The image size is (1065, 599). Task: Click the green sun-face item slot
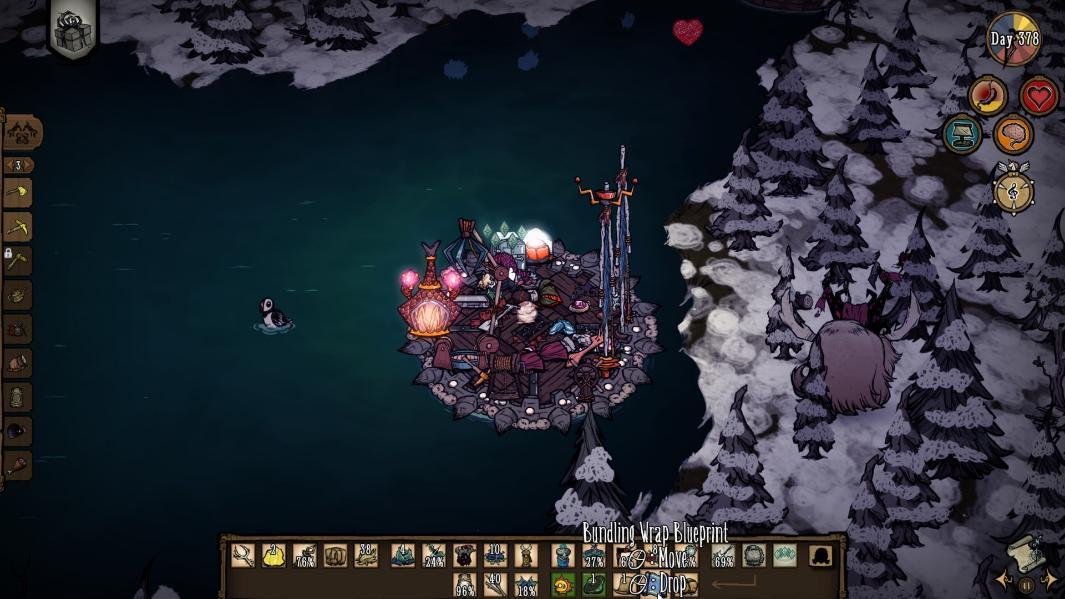[563, 585]
